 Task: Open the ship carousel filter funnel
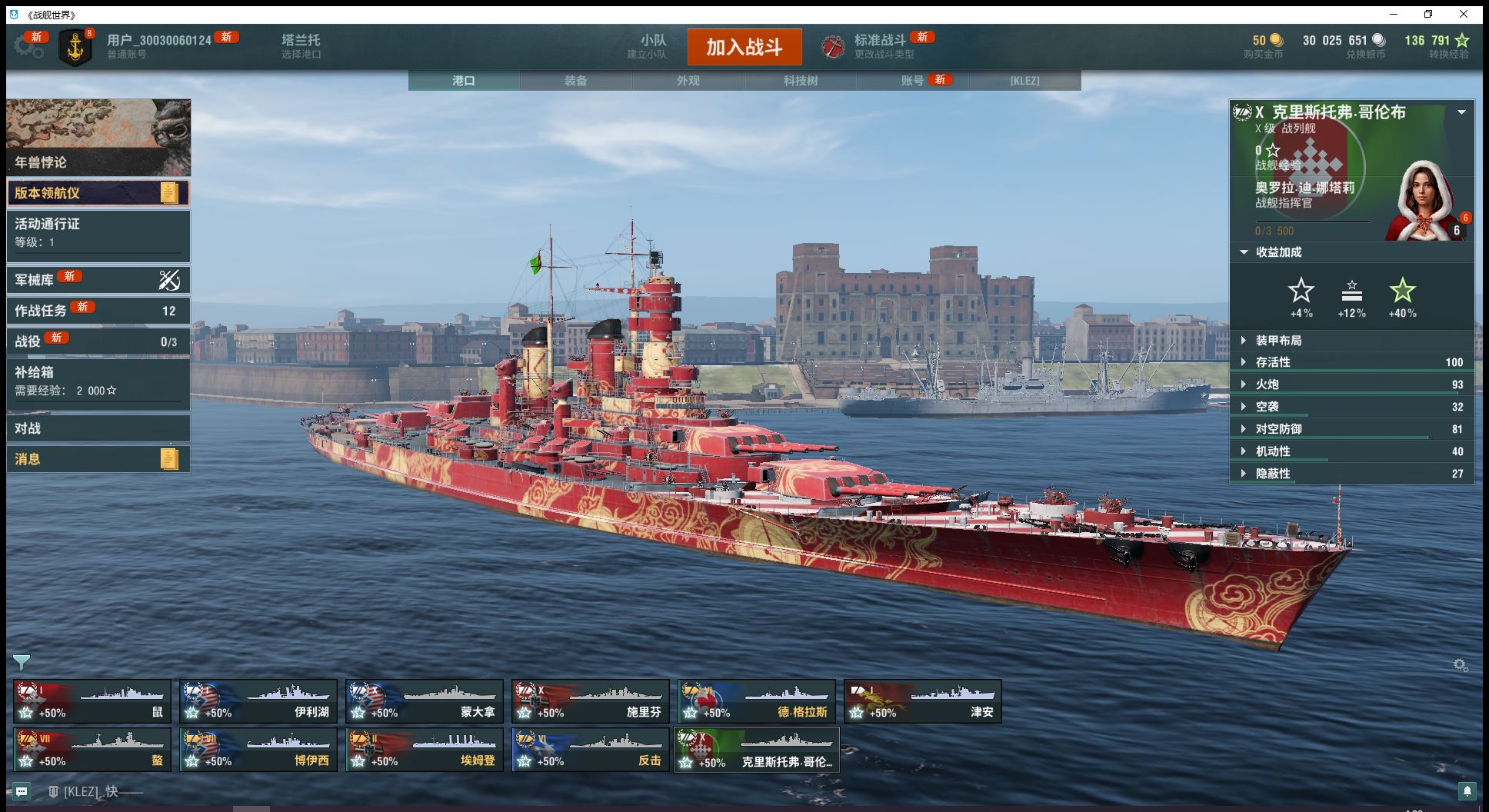pos(22,662)
